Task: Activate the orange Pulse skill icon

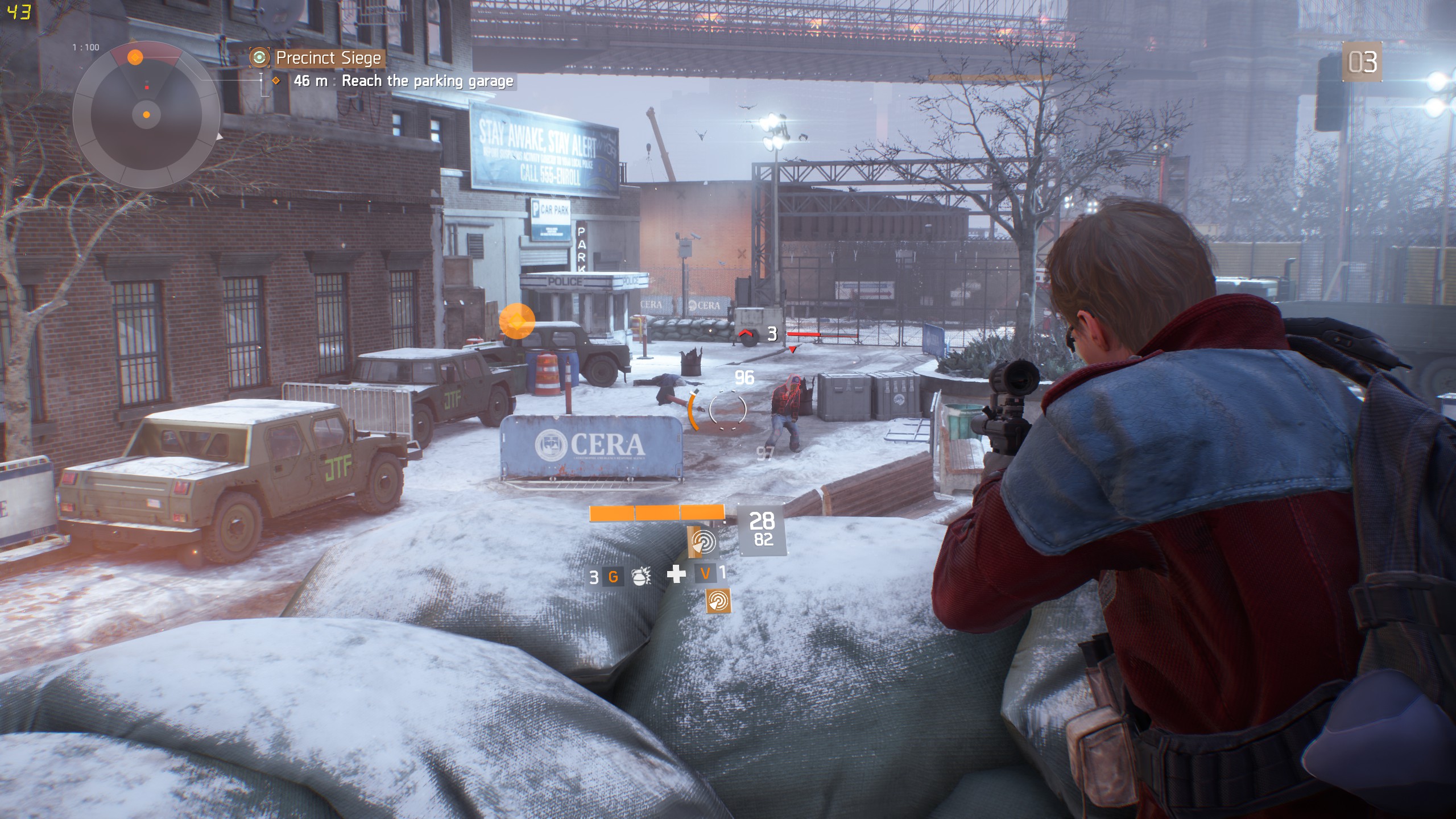Action: 718,601
